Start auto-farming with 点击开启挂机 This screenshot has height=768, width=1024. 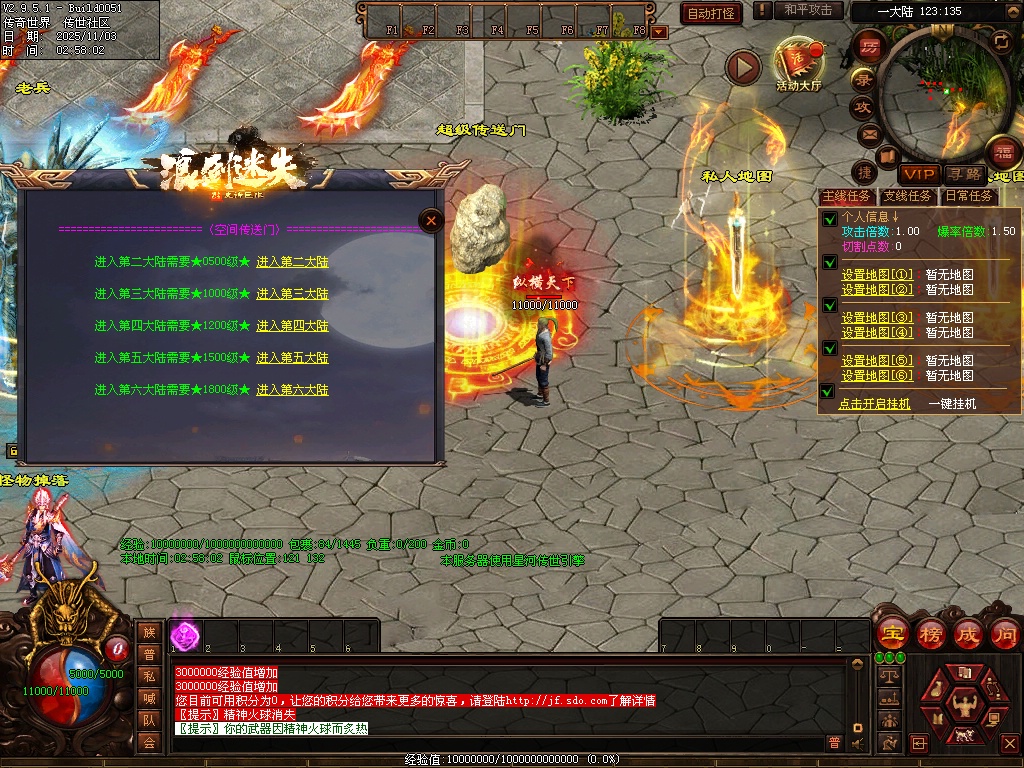[x=874, y=404]
